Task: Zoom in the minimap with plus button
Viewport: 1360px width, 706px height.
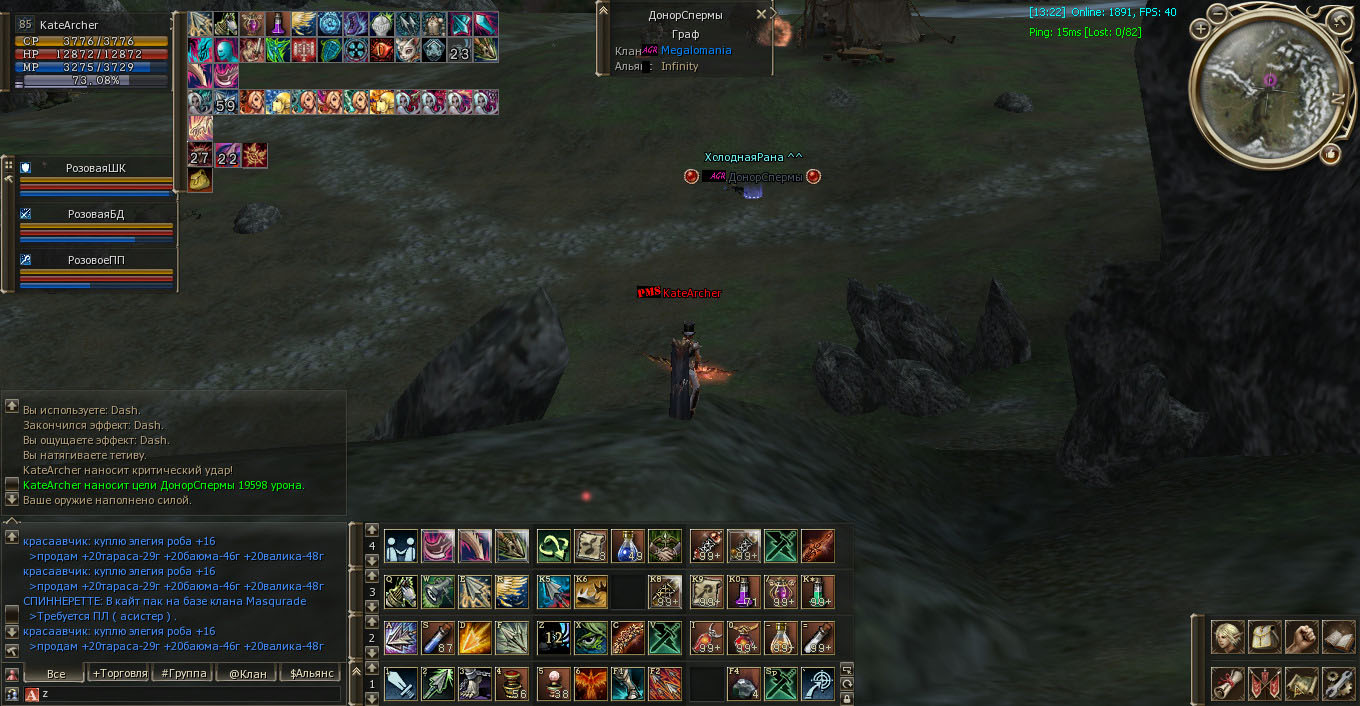Action: tap(1200, 29)
